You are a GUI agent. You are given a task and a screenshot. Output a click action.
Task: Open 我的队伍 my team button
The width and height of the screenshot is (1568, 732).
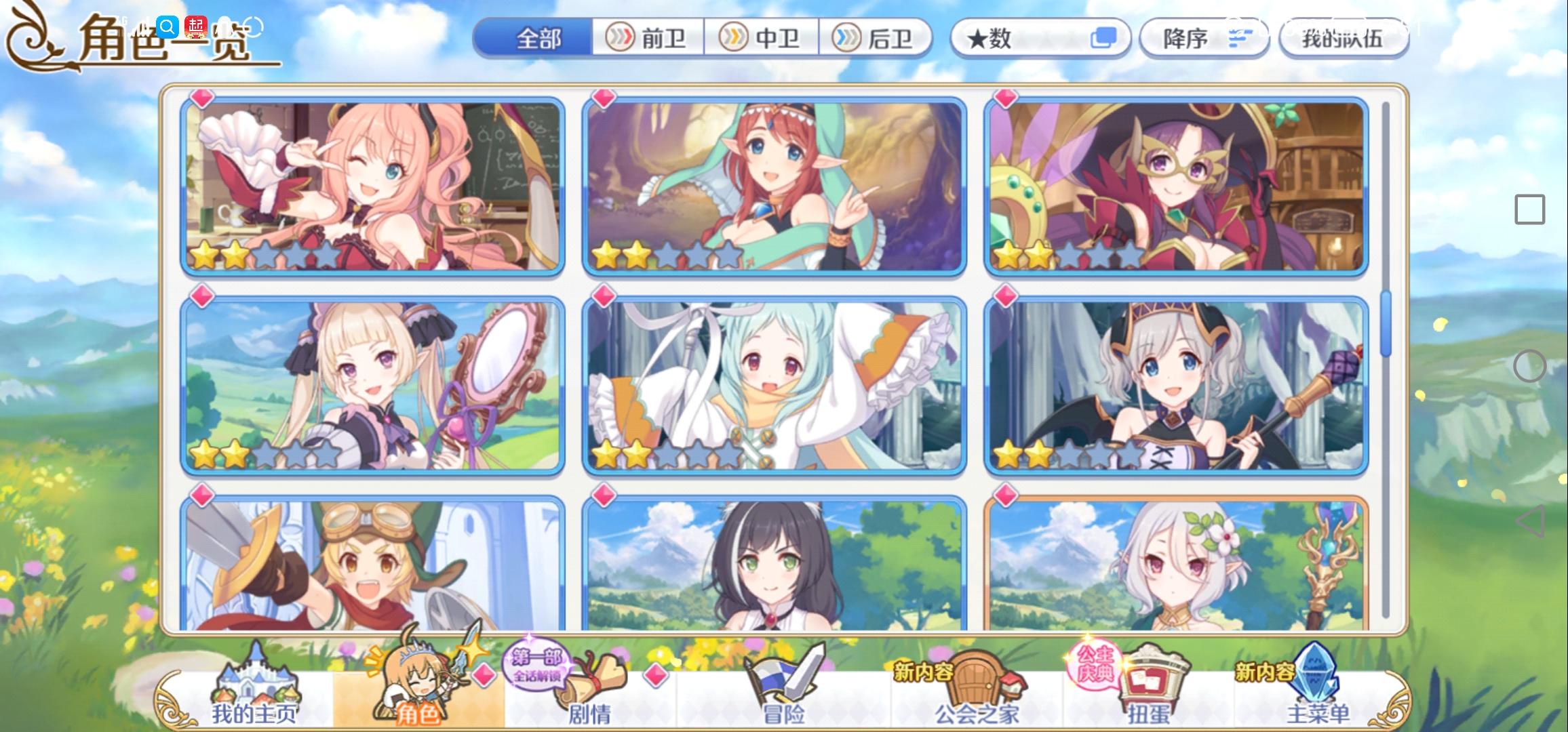coord(1344,39)
